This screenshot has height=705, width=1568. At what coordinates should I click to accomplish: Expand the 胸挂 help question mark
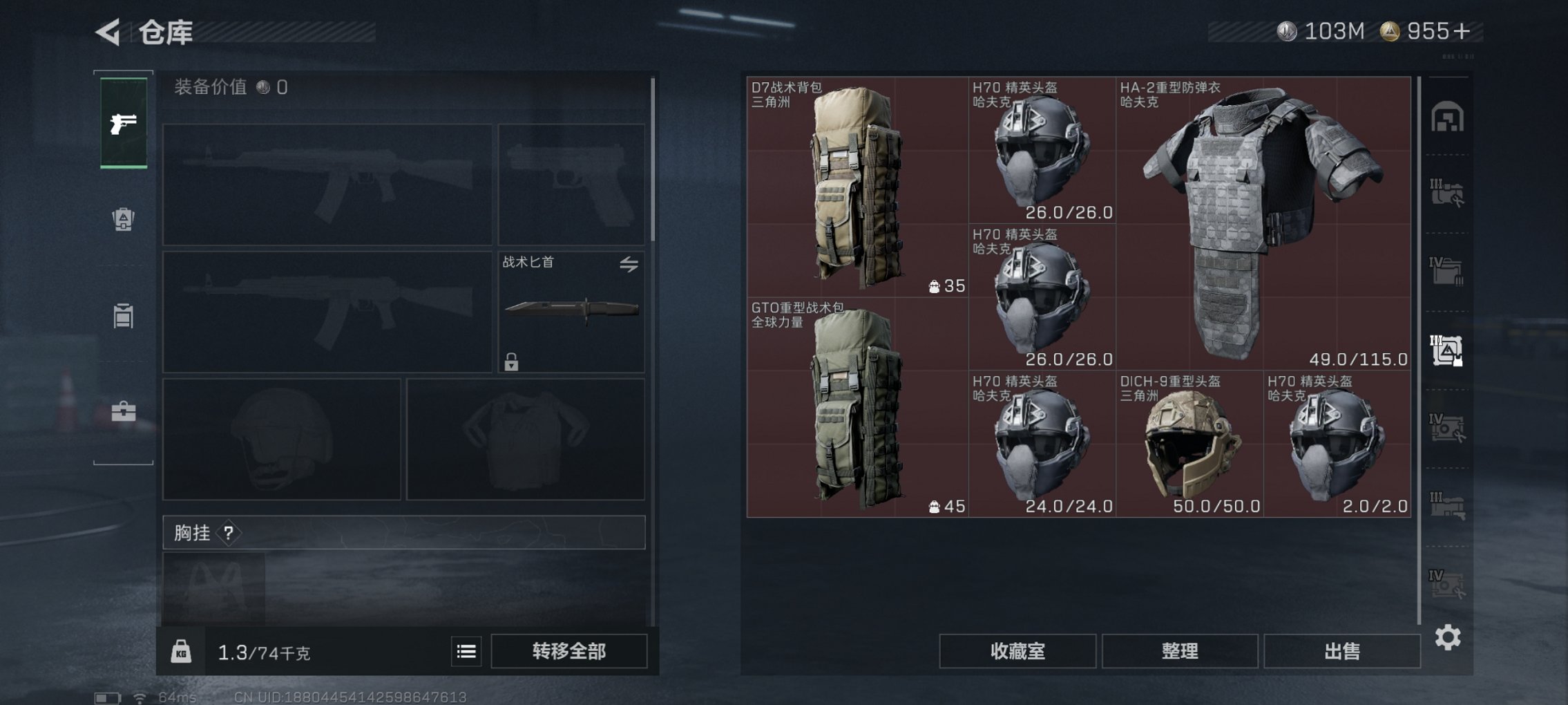(x=228, y=533)
